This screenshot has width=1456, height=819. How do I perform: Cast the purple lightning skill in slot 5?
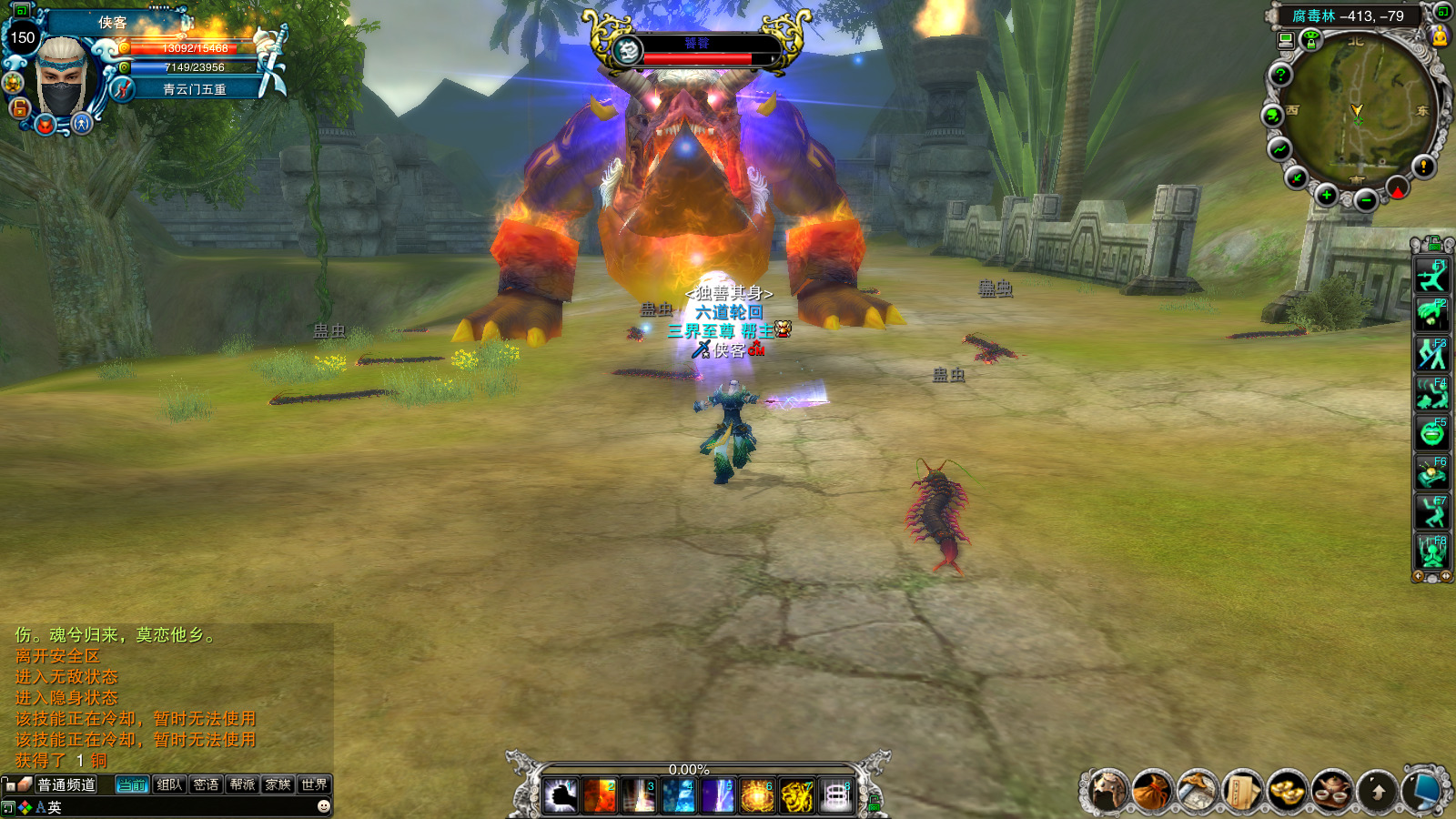pyautogui.click(x=718, y=795)
